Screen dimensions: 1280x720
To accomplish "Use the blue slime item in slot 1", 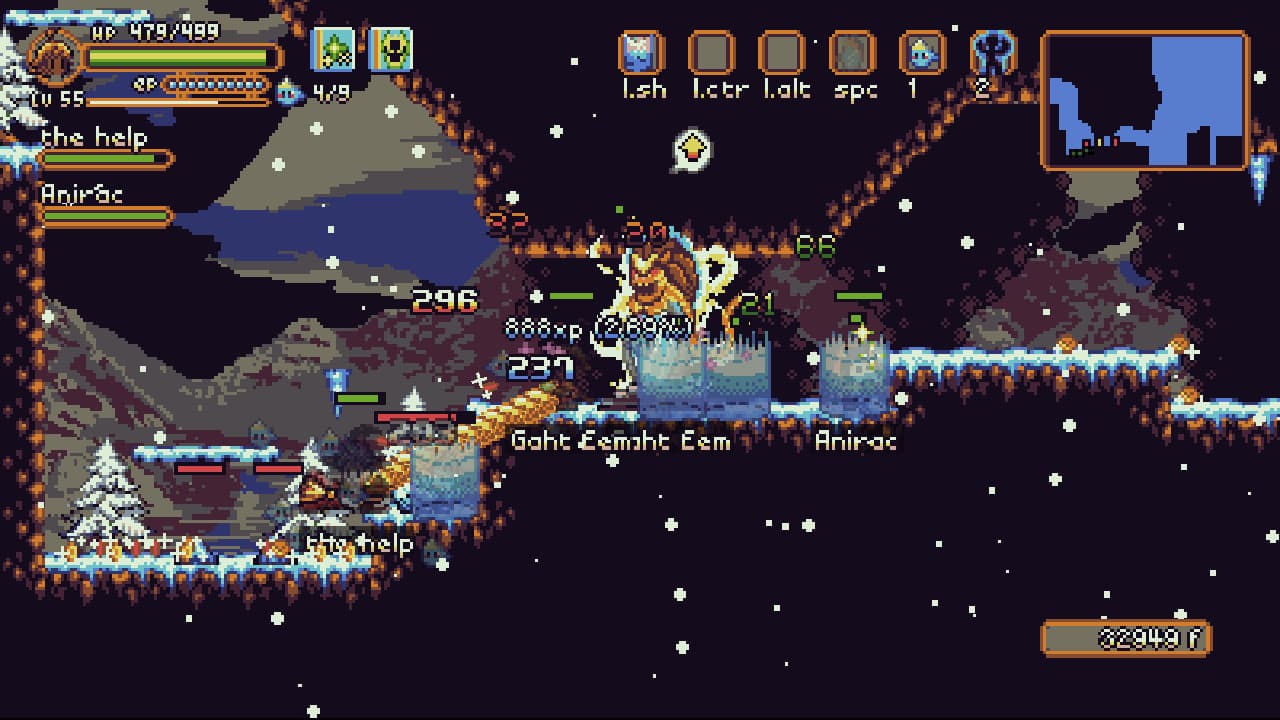I will [x=922, y=53].
